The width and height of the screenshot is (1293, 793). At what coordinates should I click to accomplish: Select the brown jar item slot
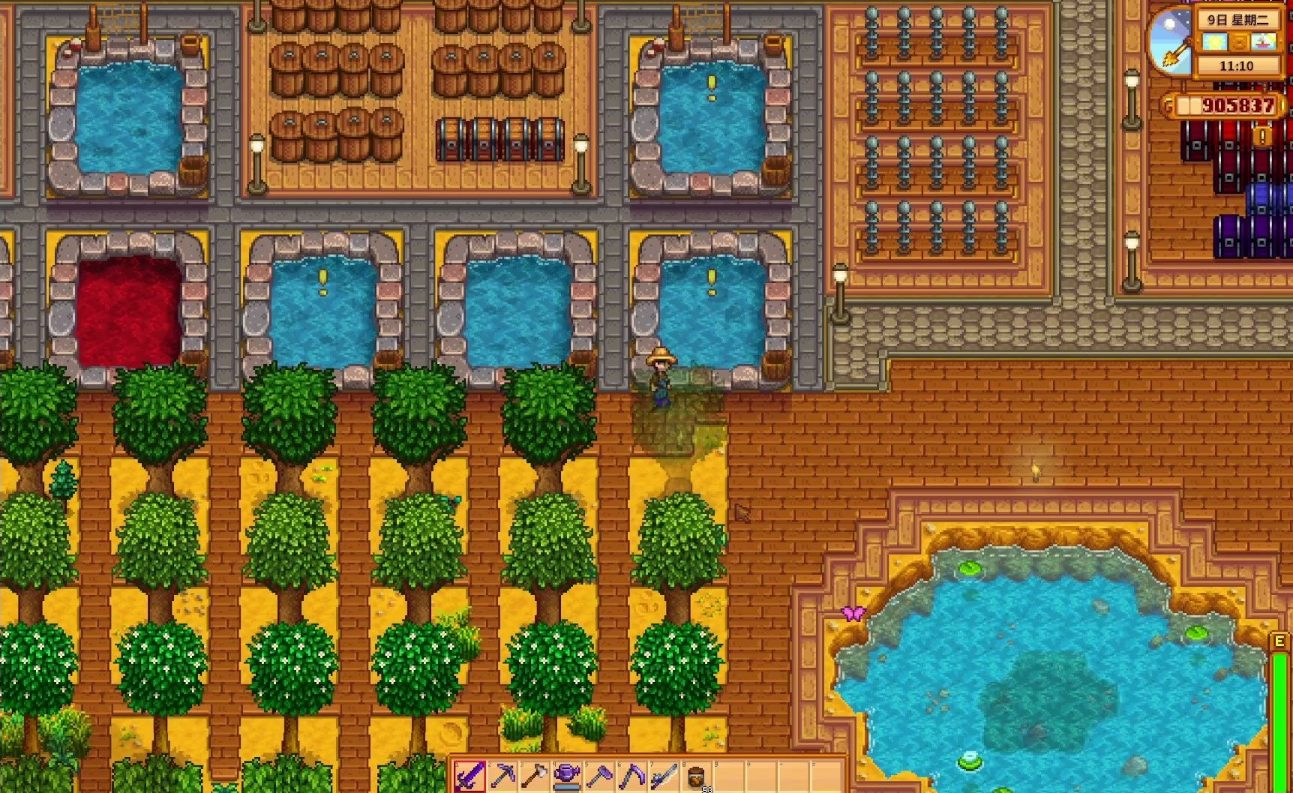coord(697,776)
